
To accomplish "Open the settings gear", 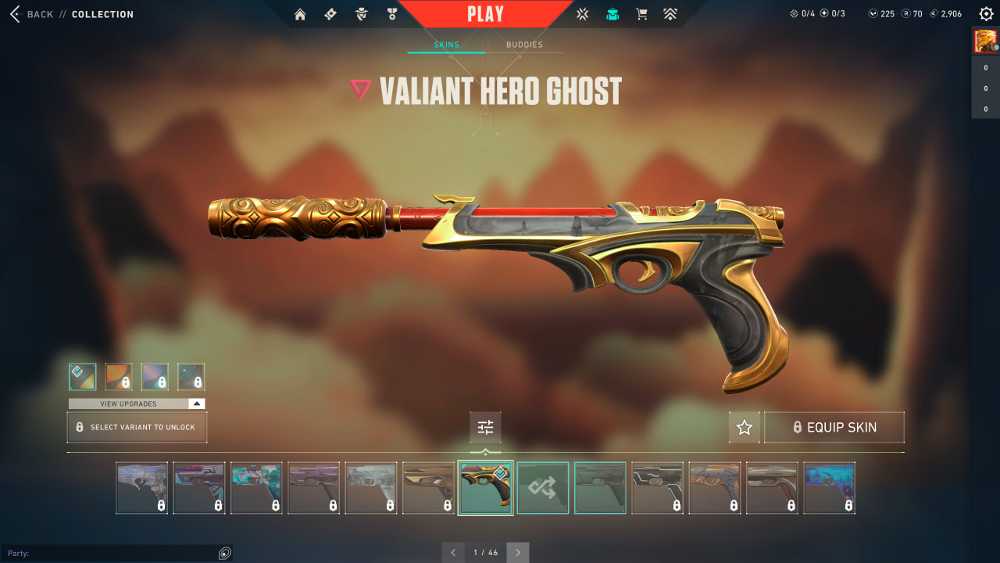I will coord(986,14).
